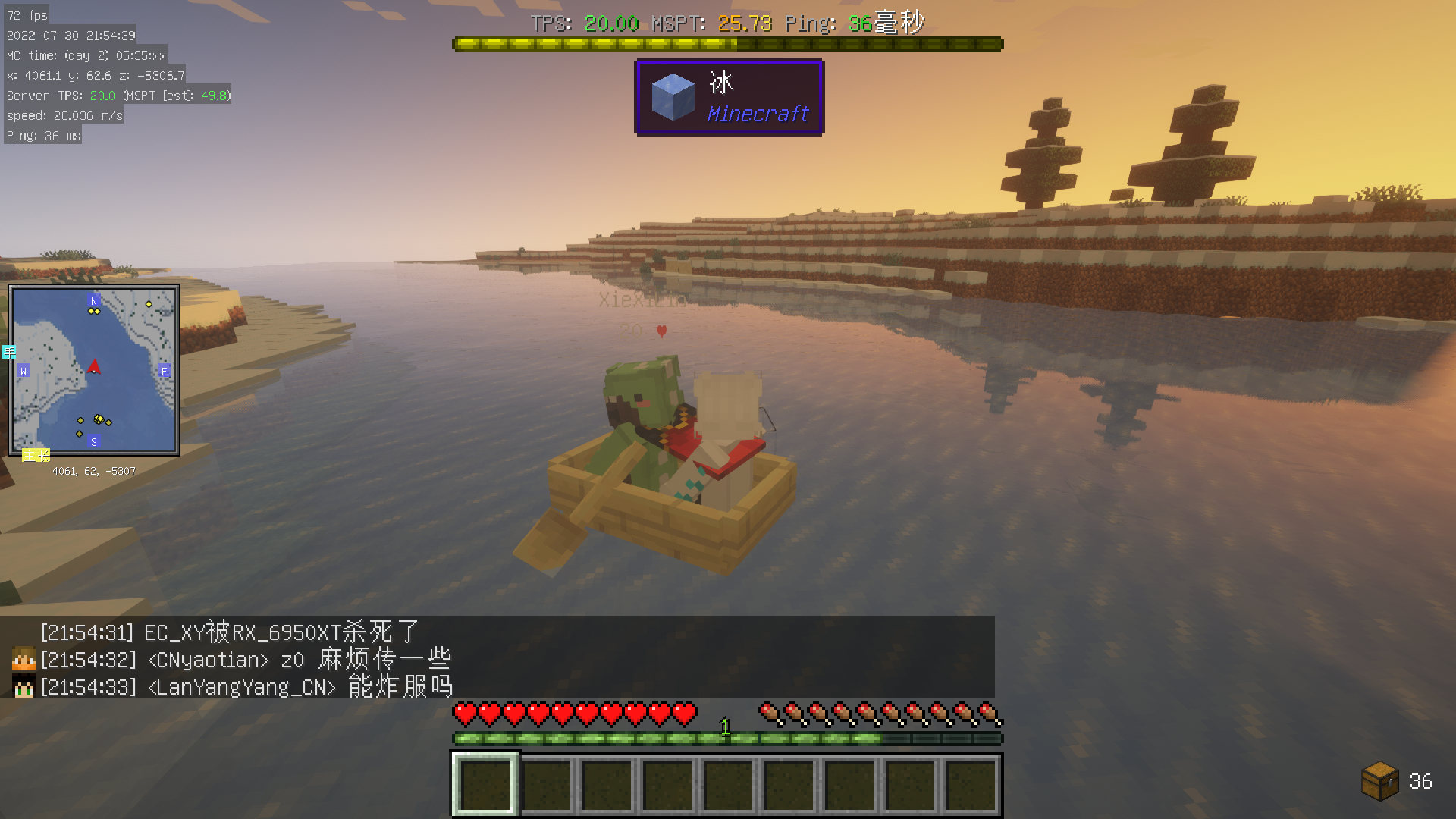This screenshot has height=819, width=1456.
Task: Click the red player arrow on minimap
Action: pyautogui.click(x=94, y=367)
